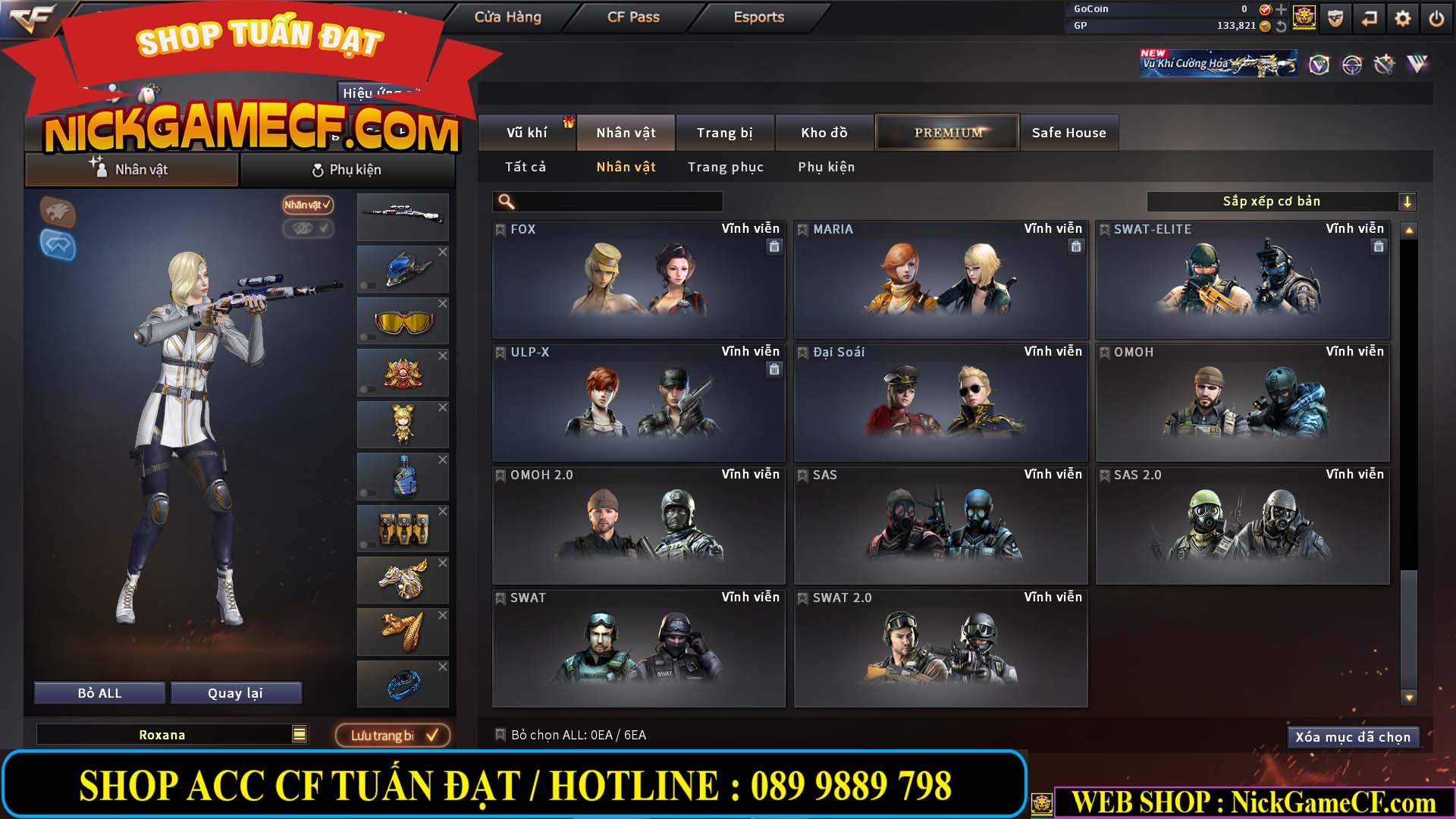This screenshot has height=819, width=1456.
Task: Click the Lưu trang bị checkmark button
Action: tap(393, 734)
